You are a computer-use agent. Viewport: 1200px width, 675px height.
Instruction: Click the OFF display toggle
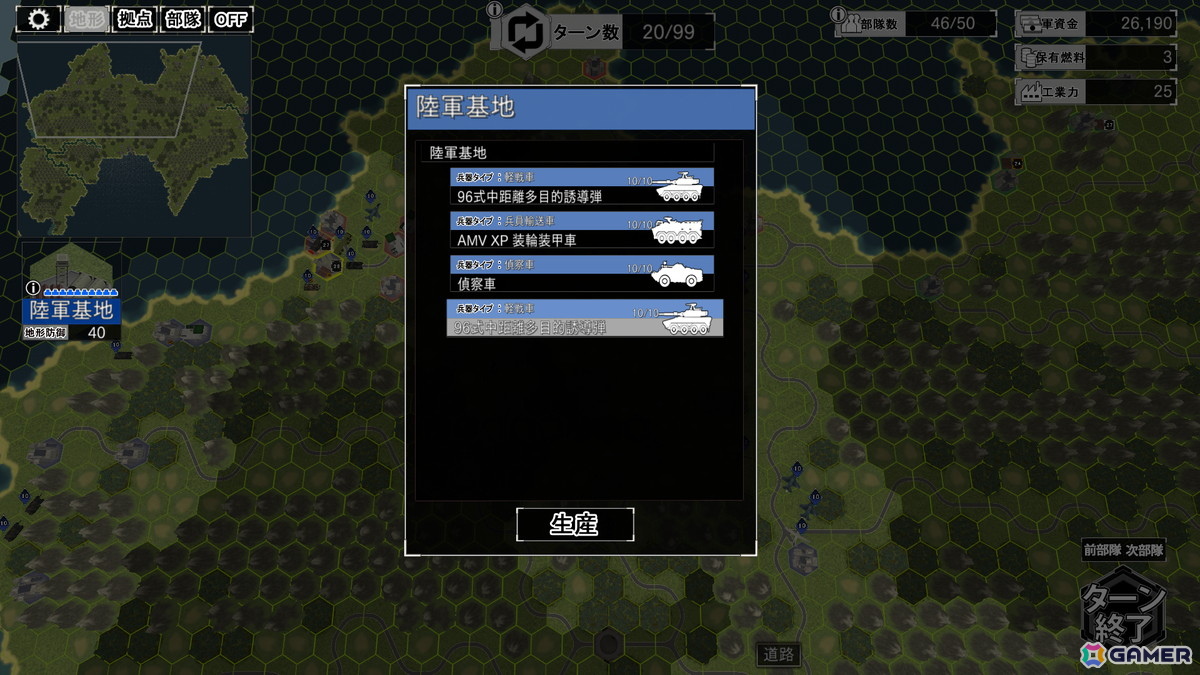click(x=230, y=19)
